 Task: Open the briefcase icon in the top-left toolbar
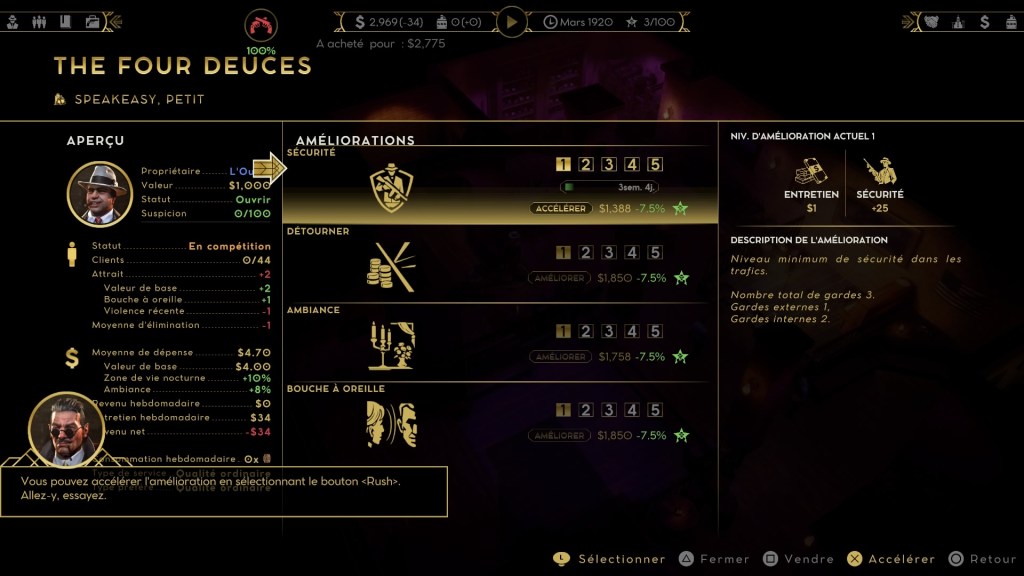pos(92,21)
